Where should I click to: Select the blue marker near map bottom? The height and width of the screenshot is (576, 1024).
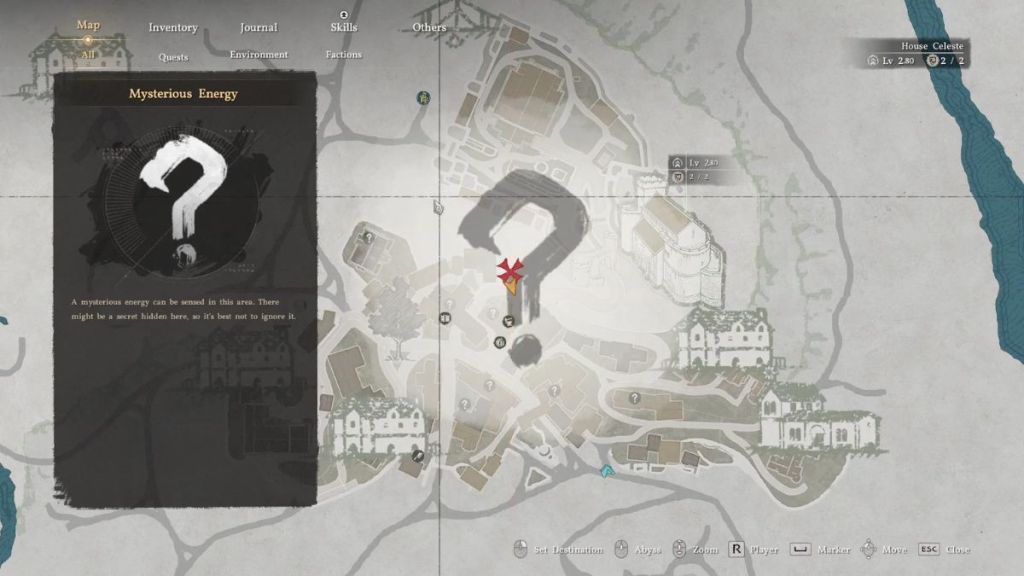(605, 469)
